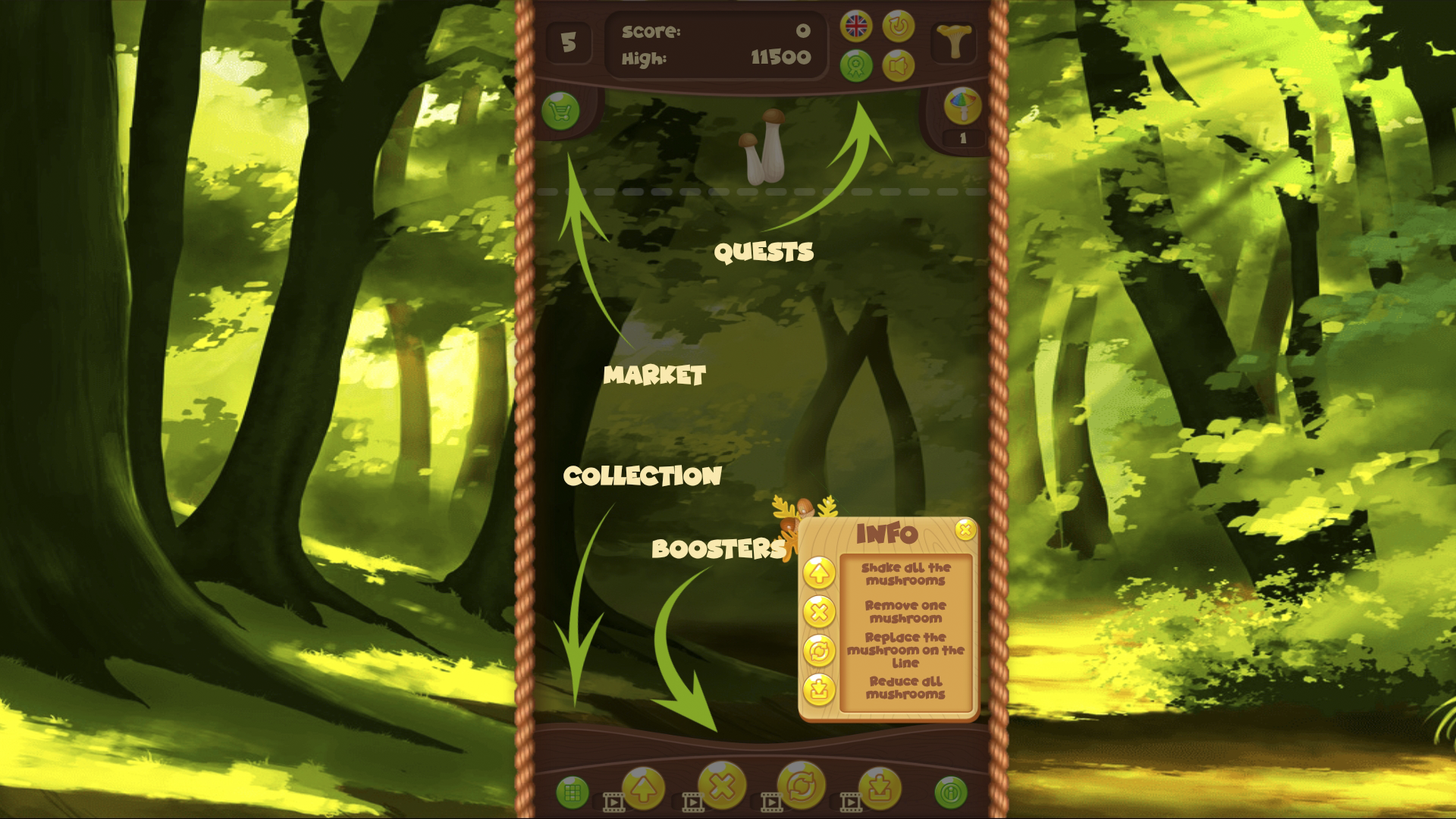1456x819 pixels.
Task: Open the collection via the green grid icon
Action: (x=573, y=790)
